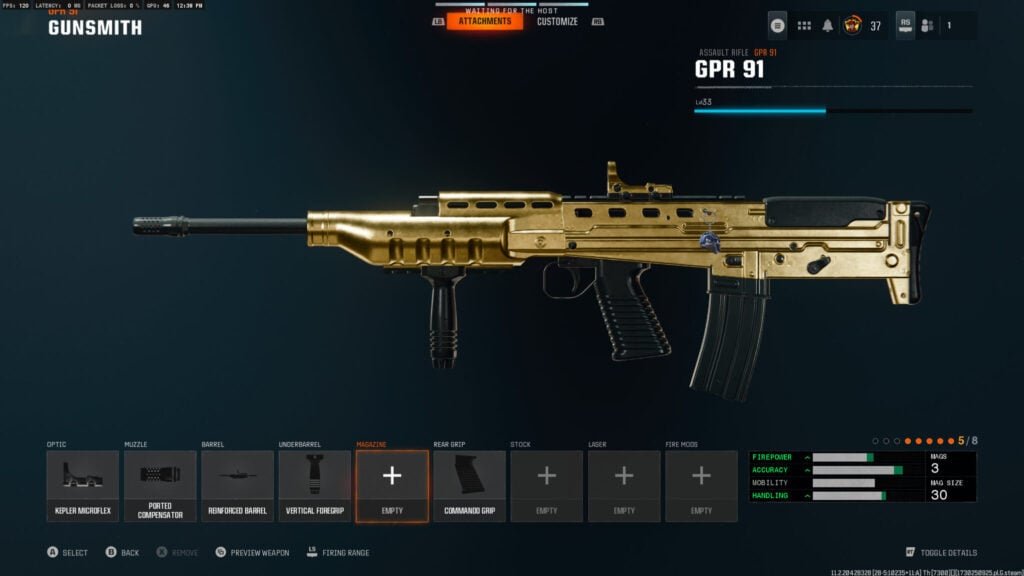Switch to the Attachments tab

click(x=484, y=21)
